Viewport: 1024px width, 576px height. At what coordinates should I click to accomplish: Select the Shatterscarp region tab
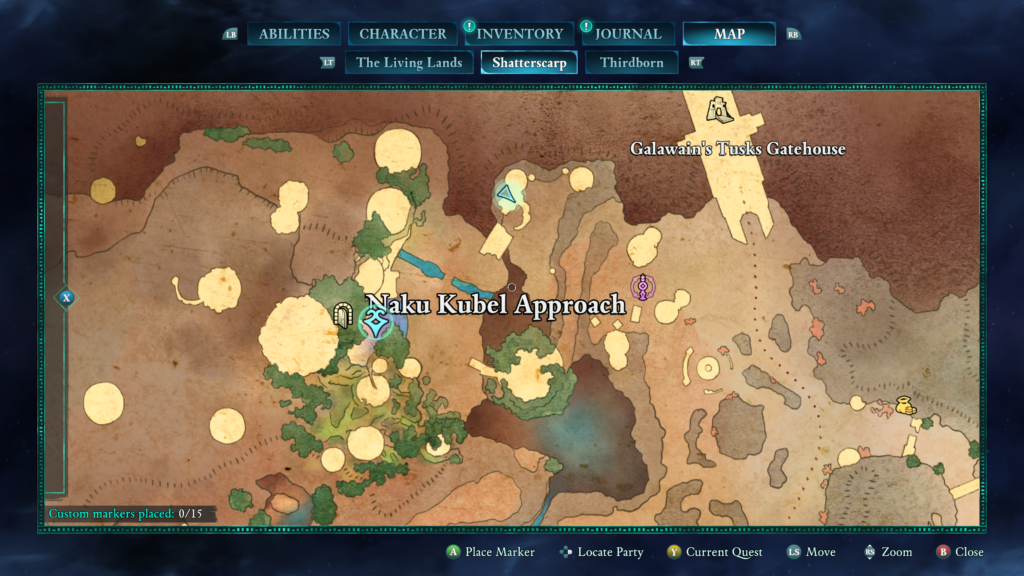tap(529, 63)
